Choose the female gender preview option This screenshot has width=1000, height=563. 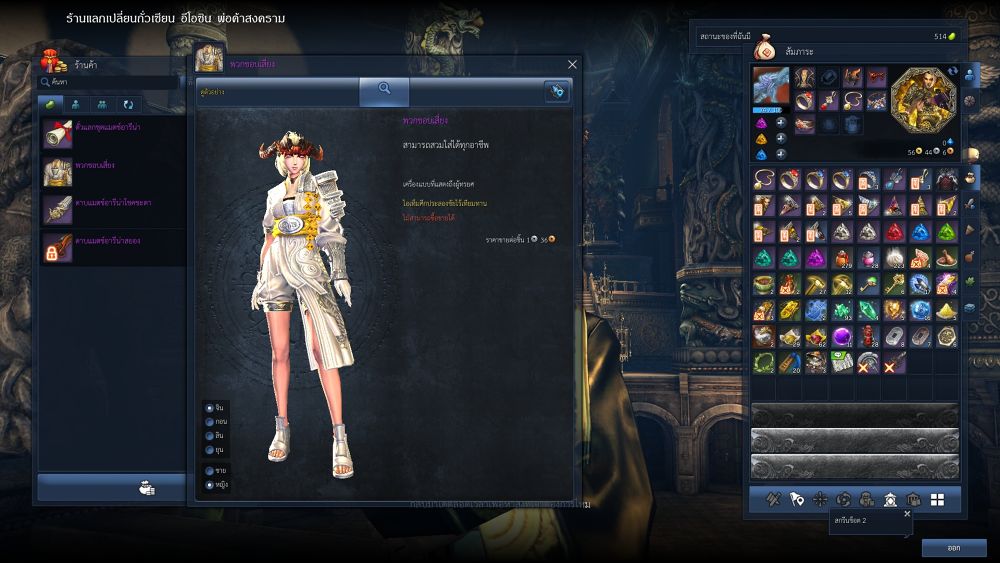[x=209, y=484]
